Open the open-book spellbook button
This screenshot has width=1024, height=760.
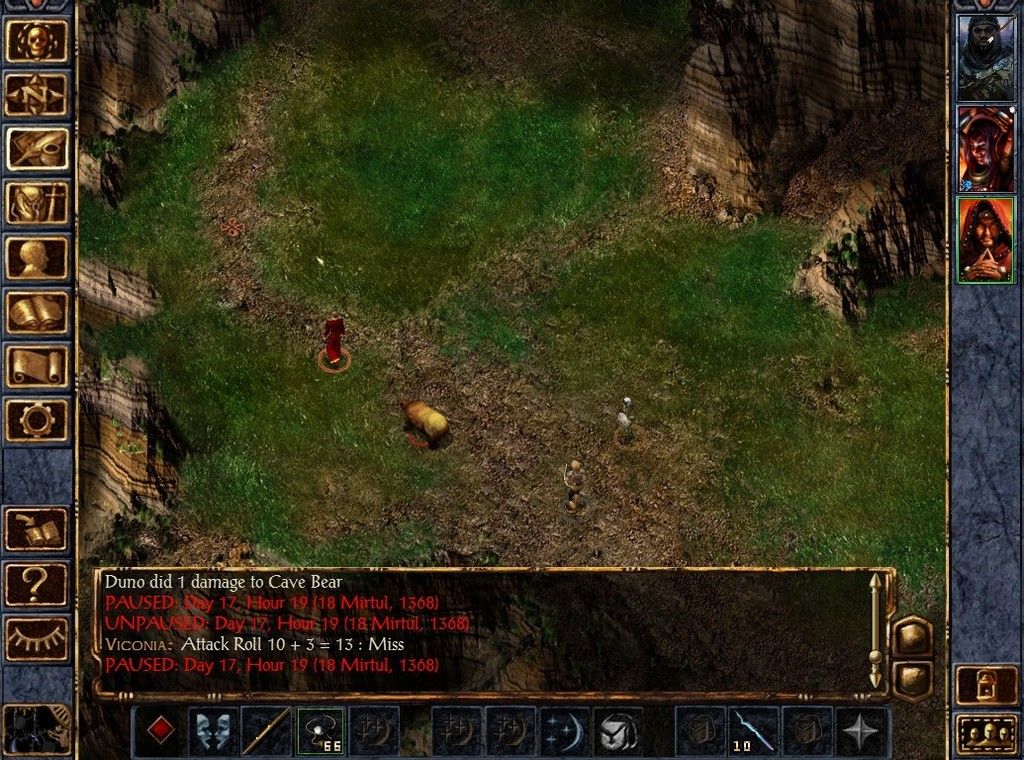coord(37,312)
